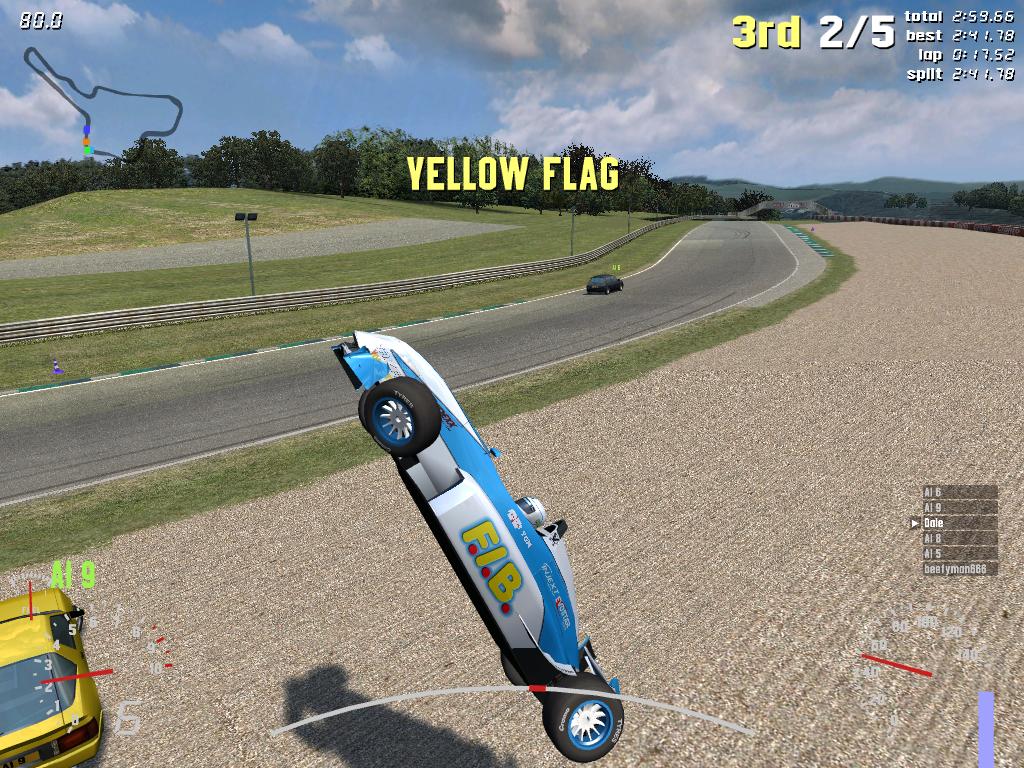Select driver Dale in the position list
This screenshot has height=768, width=1024.
click(x=958, y=523)
